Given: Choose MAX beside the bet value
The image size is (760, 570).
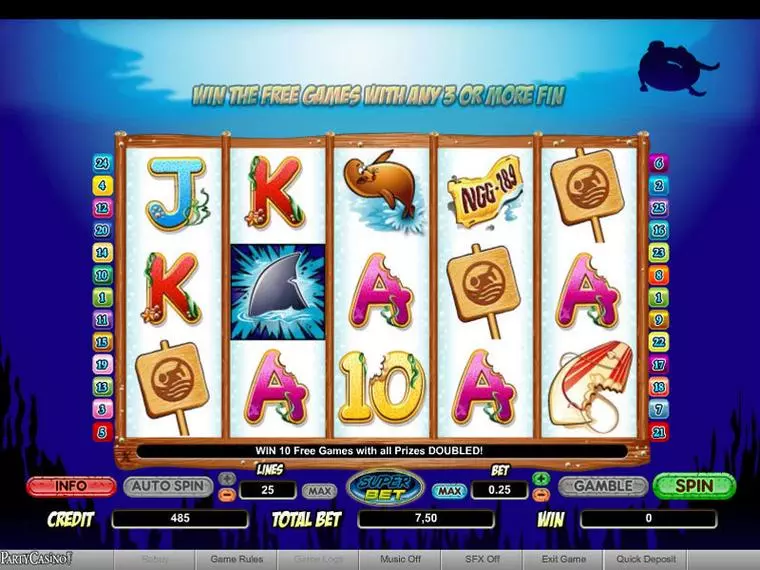Looking at the screenshot, I should 450,491.
